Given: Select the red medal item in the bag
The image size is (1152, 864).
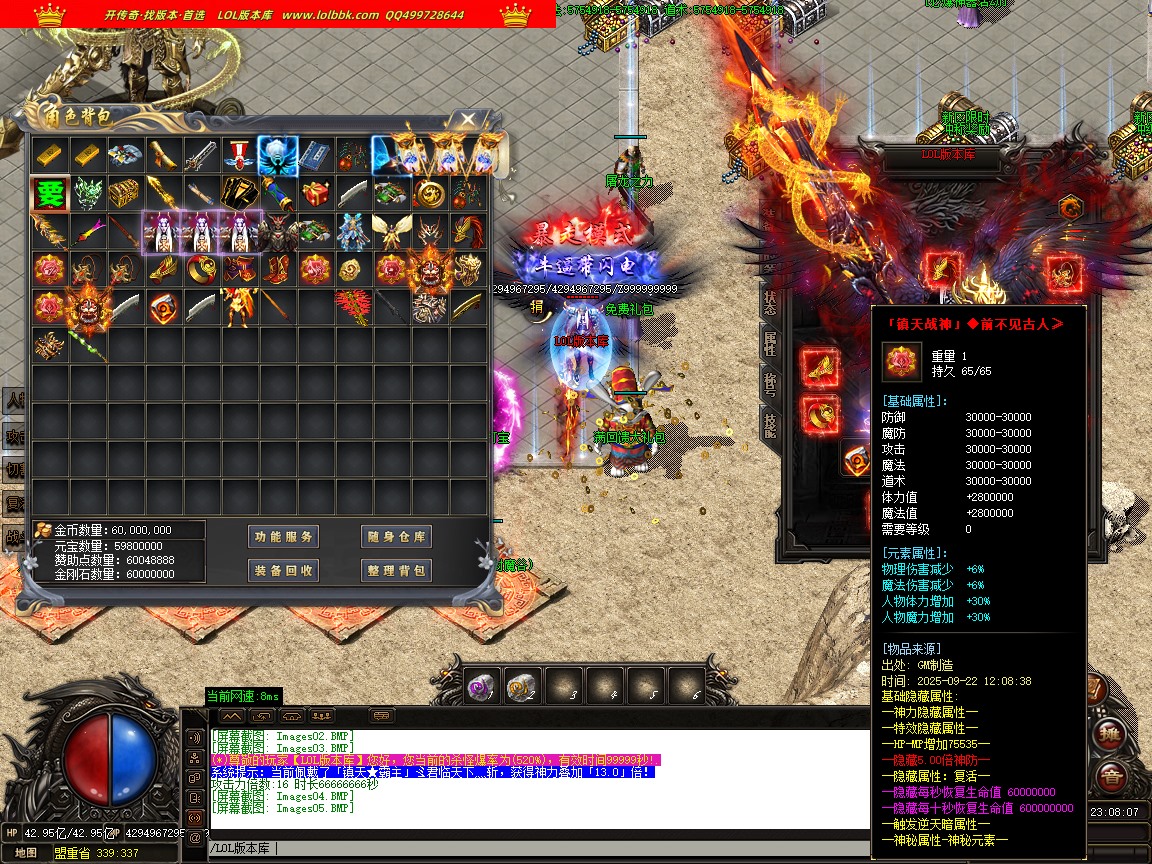Looking at the screenshot, I should tap(238, 155).
